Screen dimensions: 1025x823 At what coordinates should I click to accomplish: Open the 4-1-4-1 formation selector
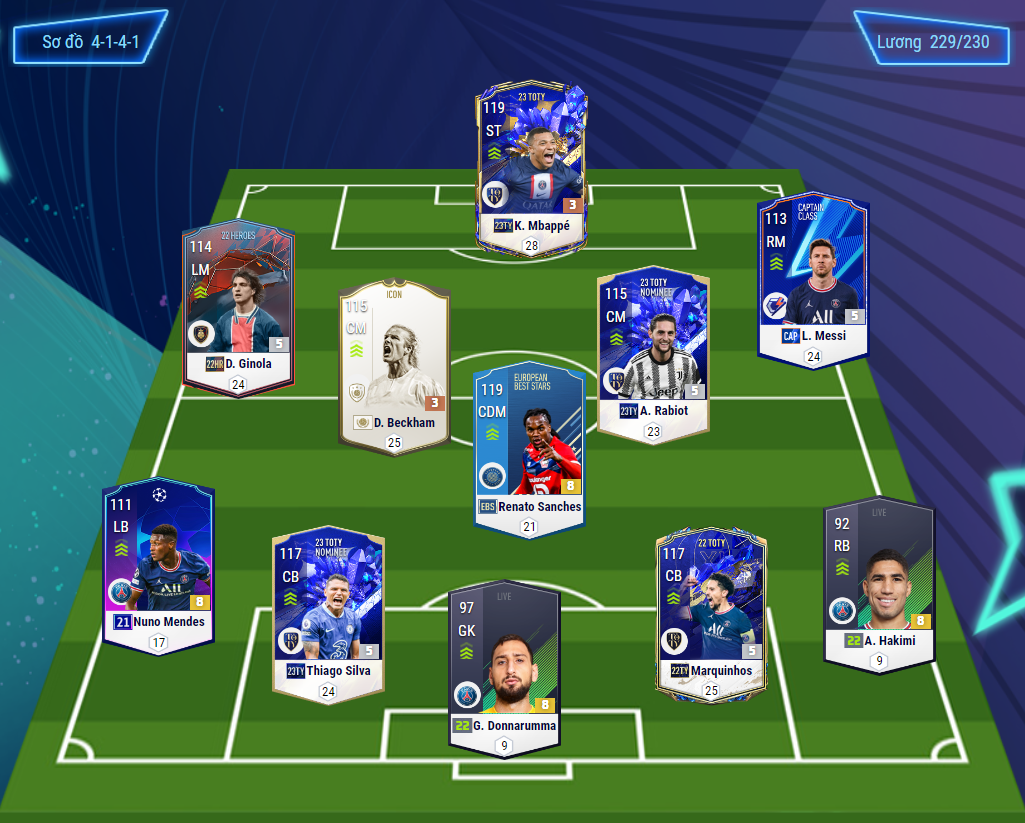(x=90, y=42)
